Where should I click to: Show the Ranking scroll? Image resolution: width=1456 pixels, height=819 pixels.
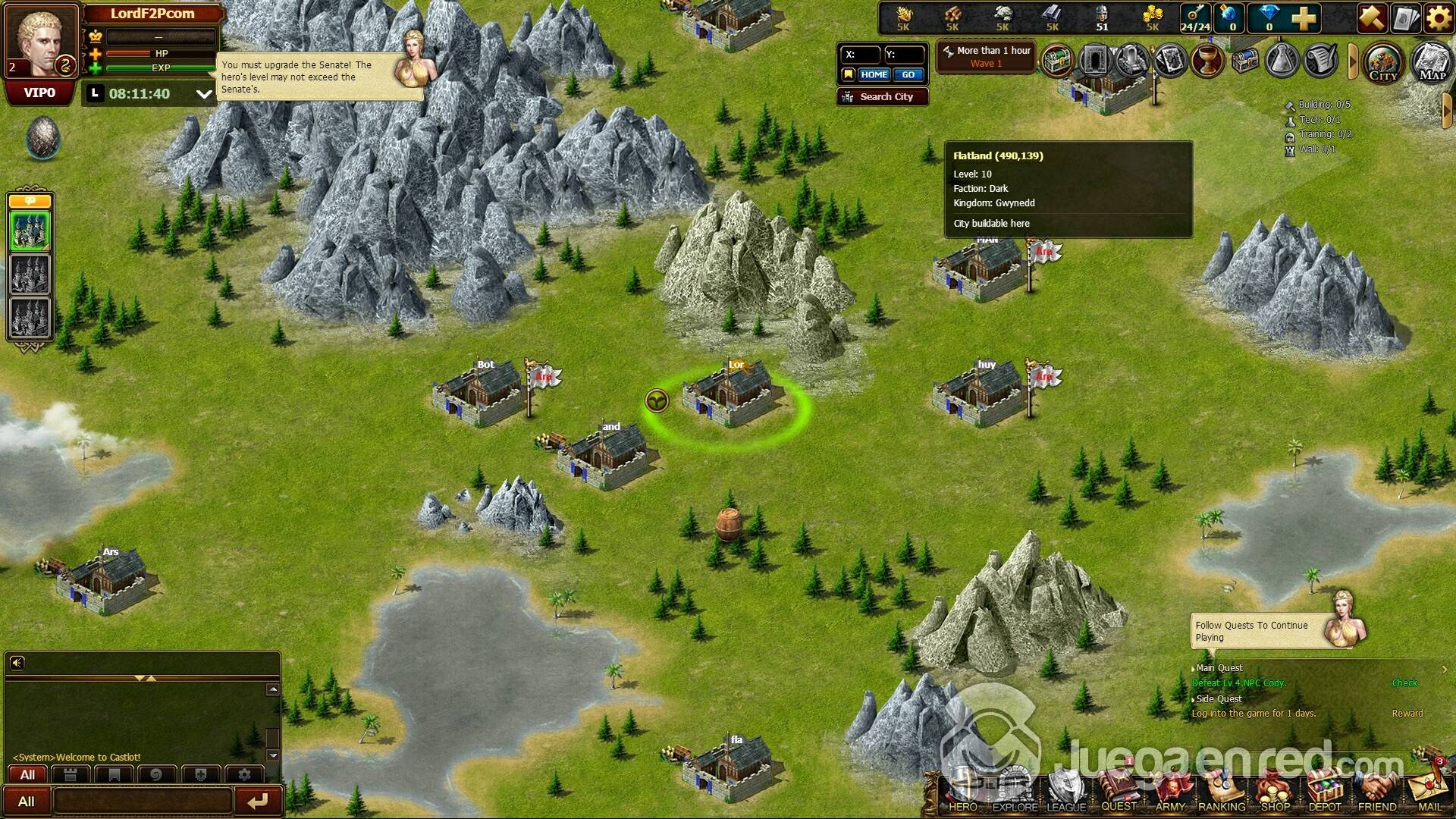1222,794
